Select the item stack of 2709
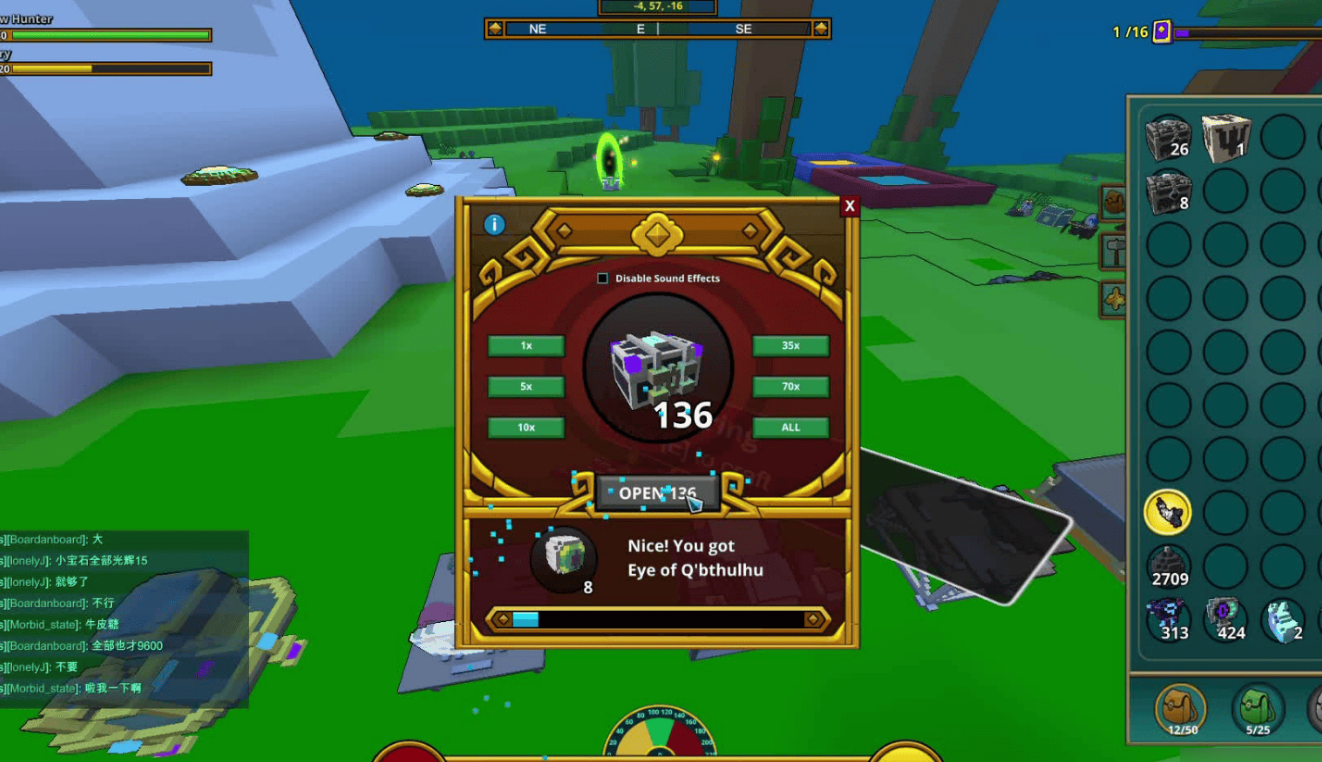Image resolution: width=1322 pixels, height=762 pixels. coord(1168,566)
